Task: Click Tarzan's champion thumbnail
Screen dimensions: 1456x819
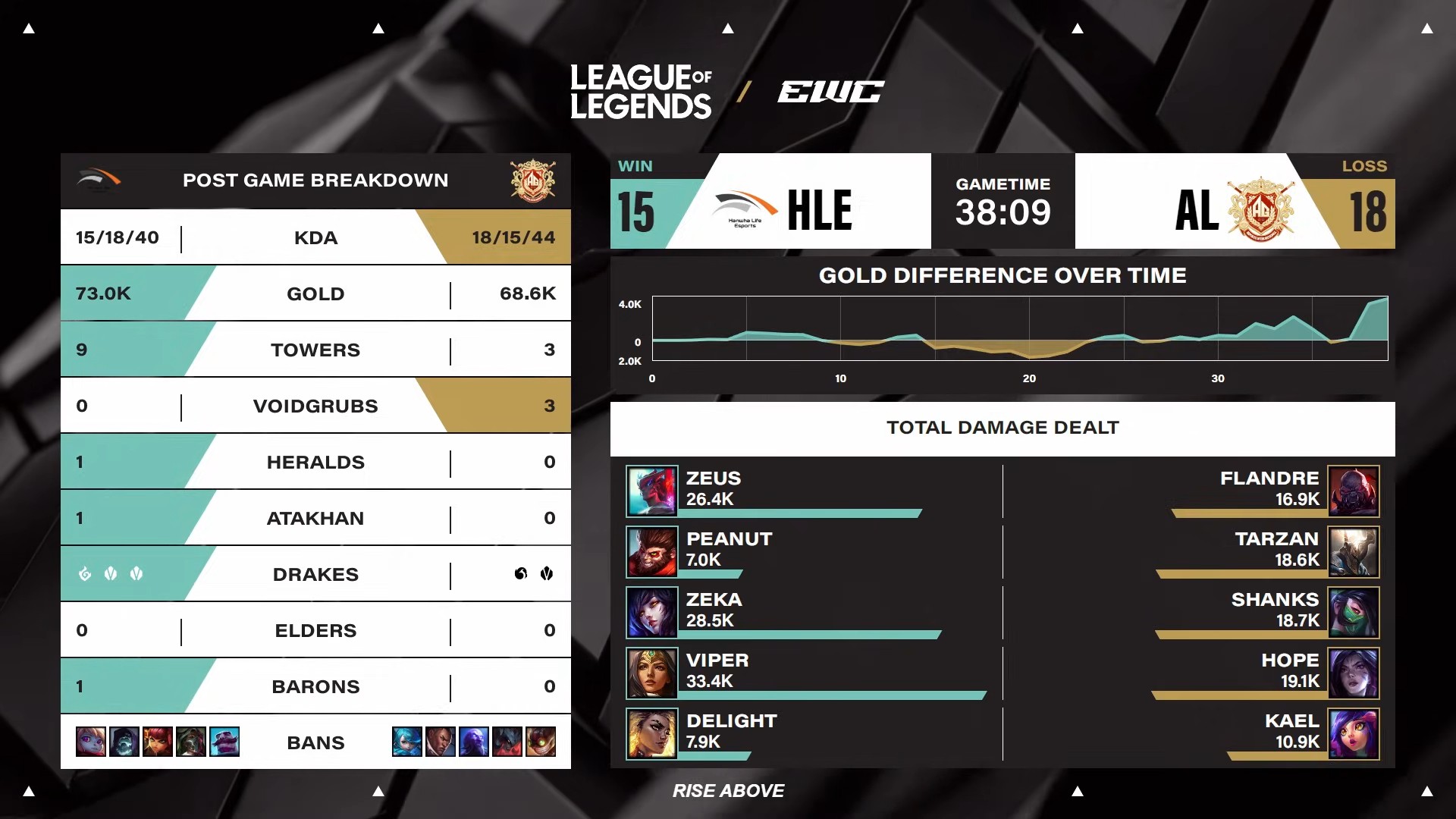Action: tap(1354, 551)
